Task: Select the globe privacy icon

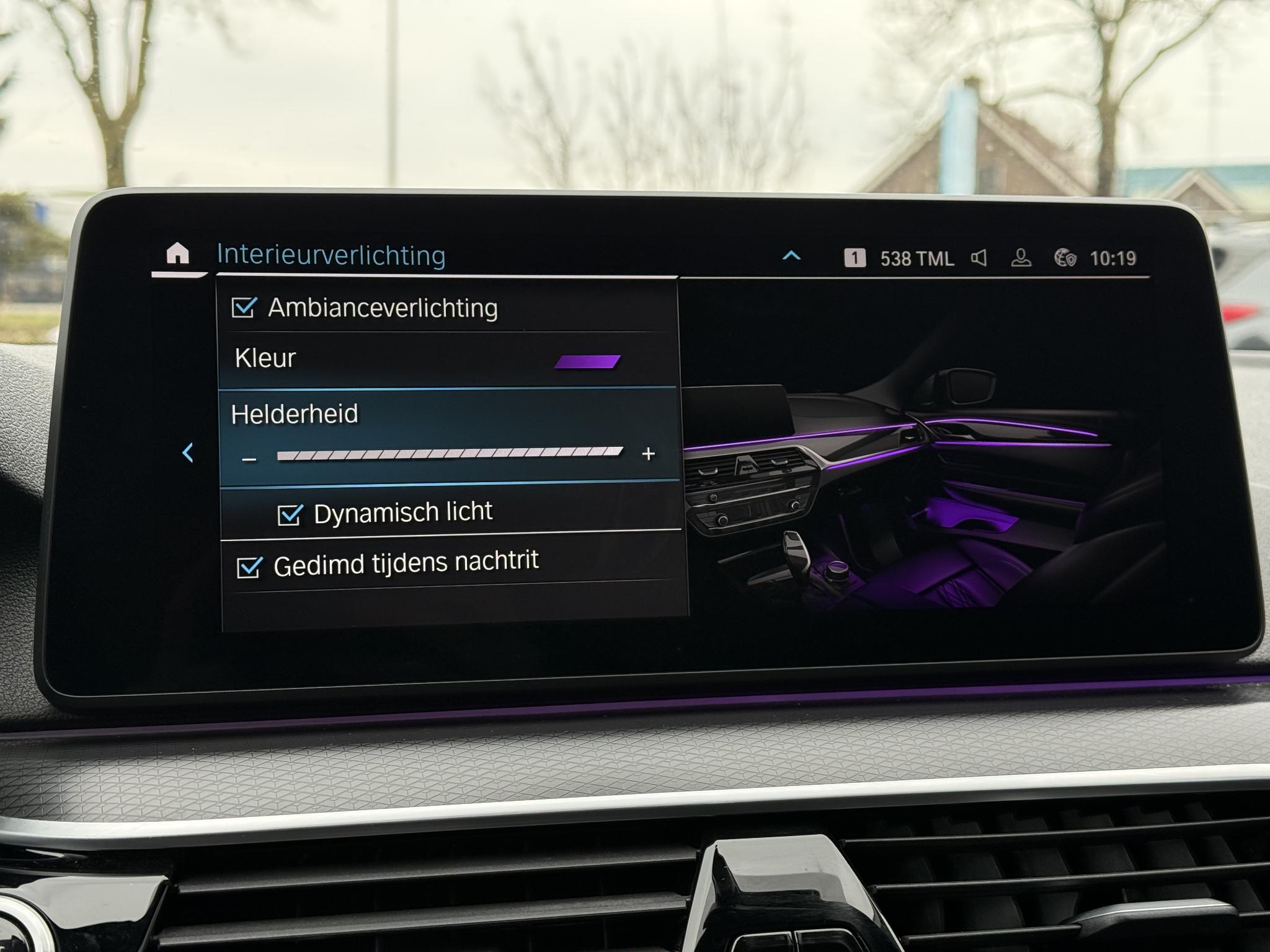Action: click(x=1065, y=258)
